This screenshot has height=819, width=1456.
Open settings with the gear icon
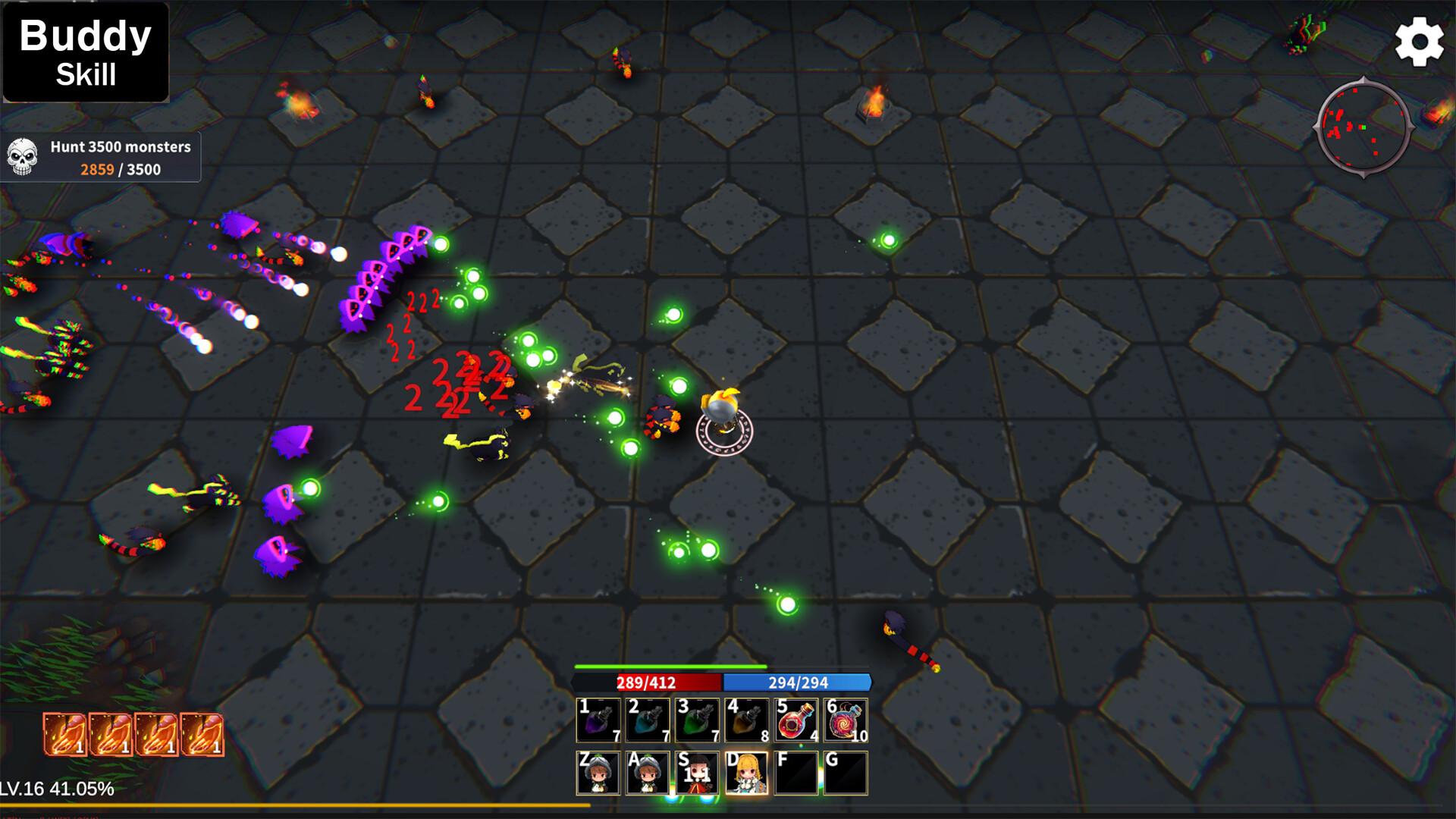pyautogui.click(x=1419, y=42)
